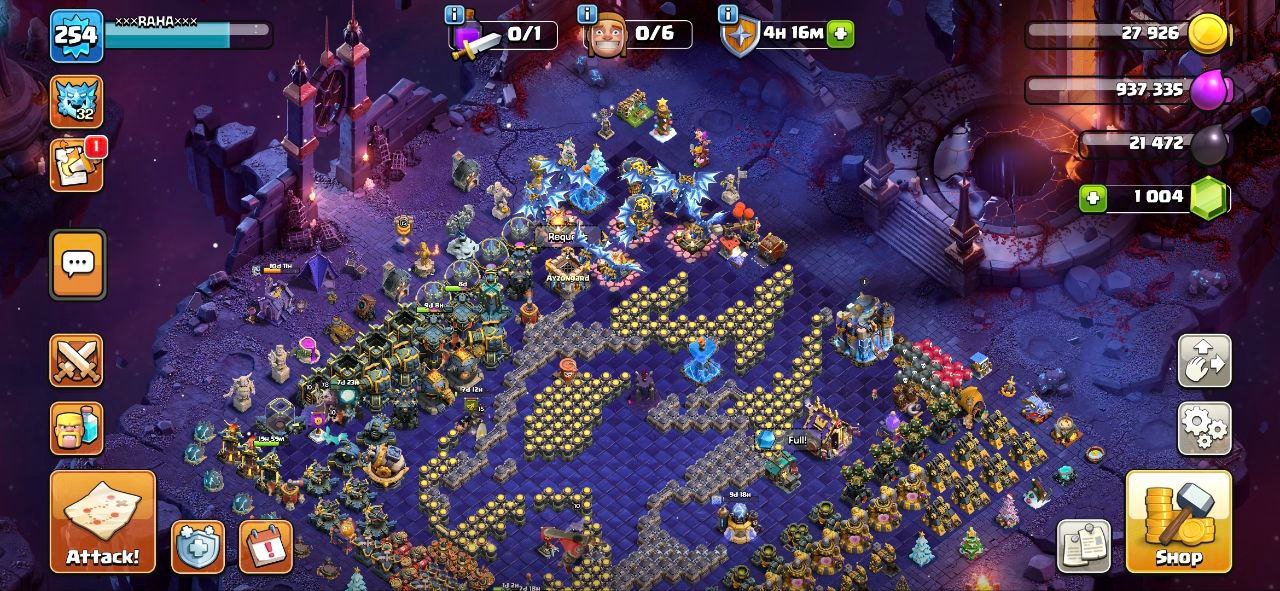Show shield info icon above the timer

[728, 13]
